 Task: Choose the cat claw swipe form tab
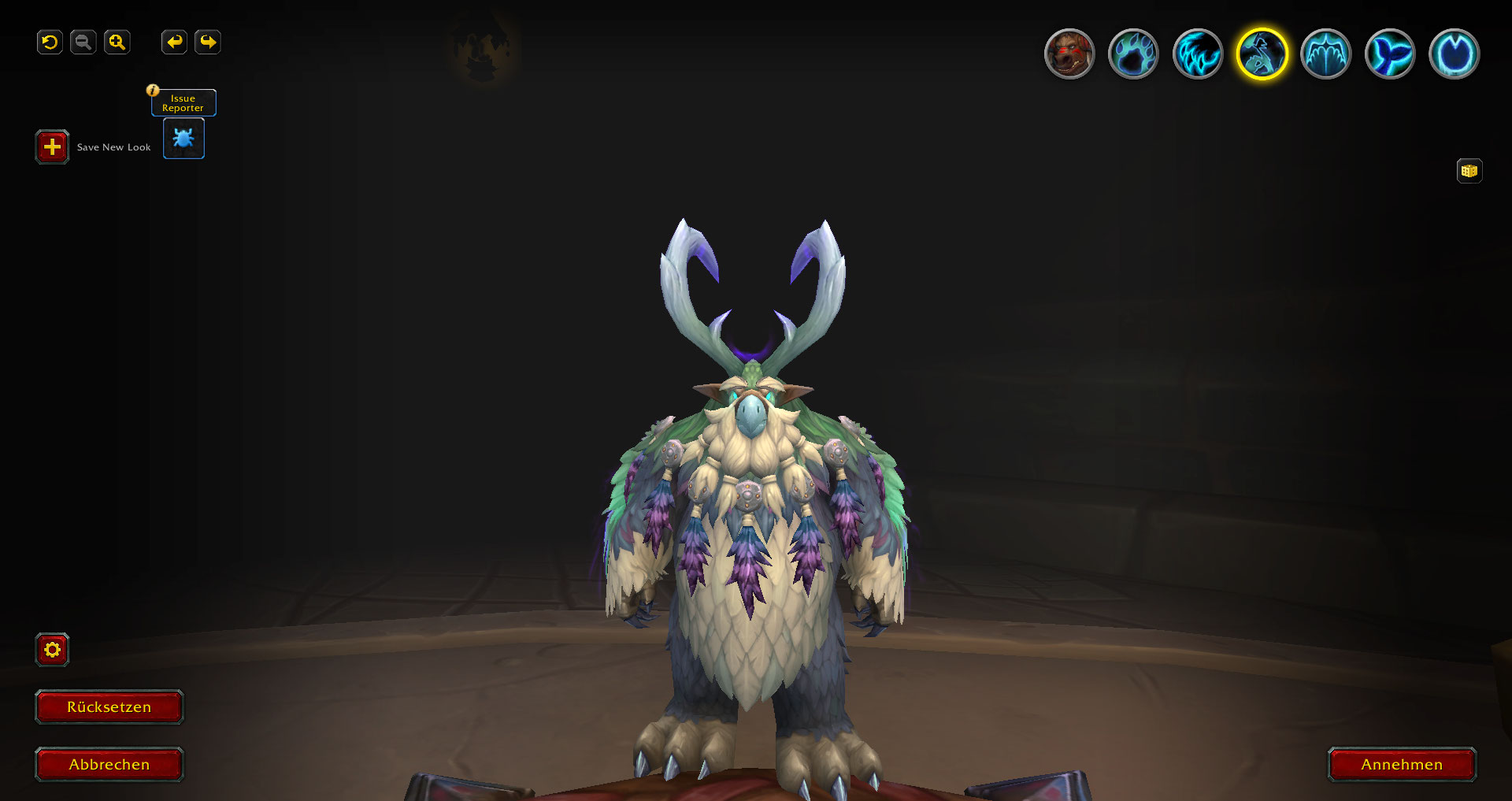pos(1197,54)
